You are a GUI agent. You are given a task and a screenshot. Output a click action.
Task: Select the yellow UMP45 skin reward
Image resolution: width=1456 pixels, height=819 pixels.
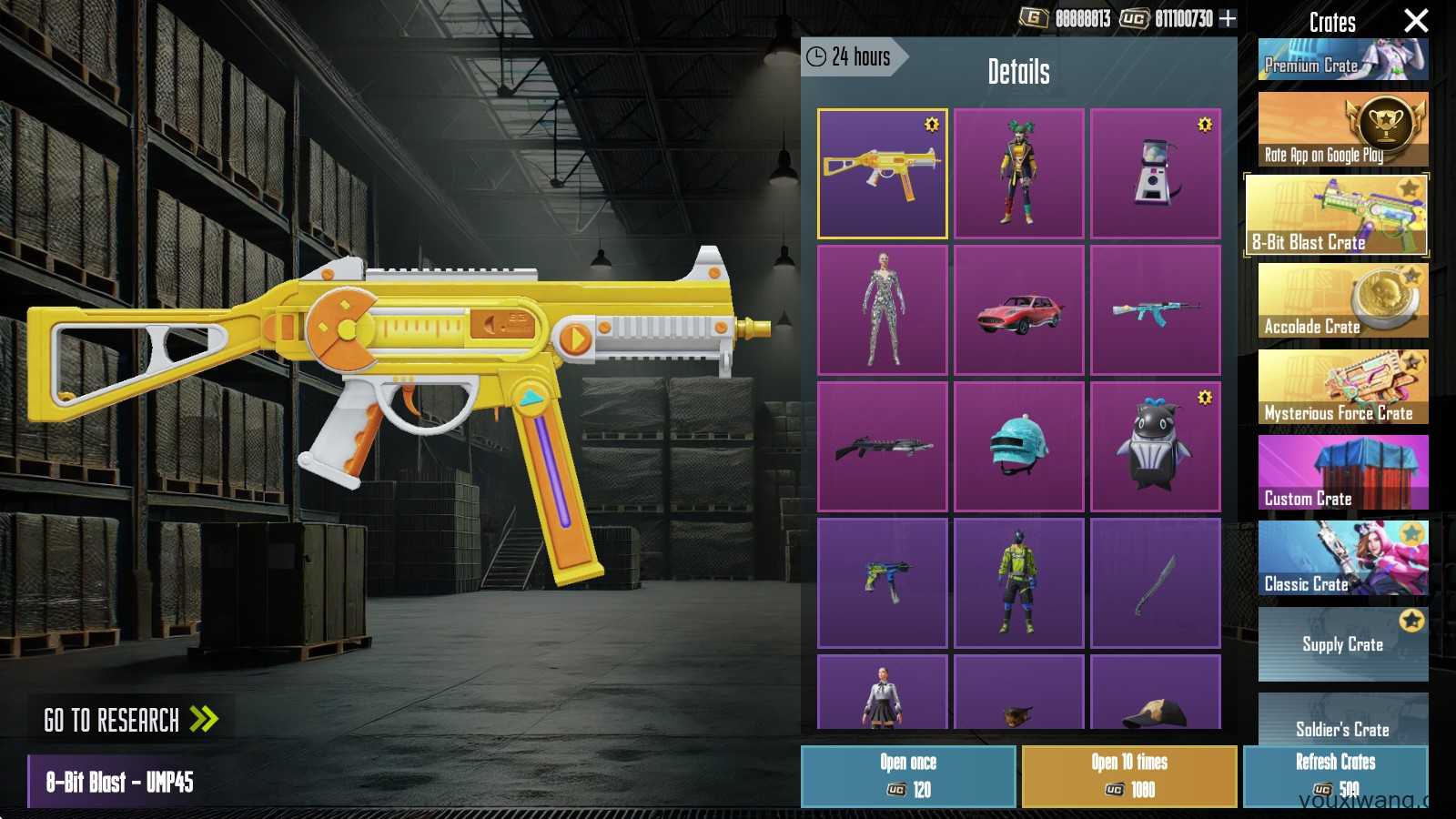tap(882, 174)
